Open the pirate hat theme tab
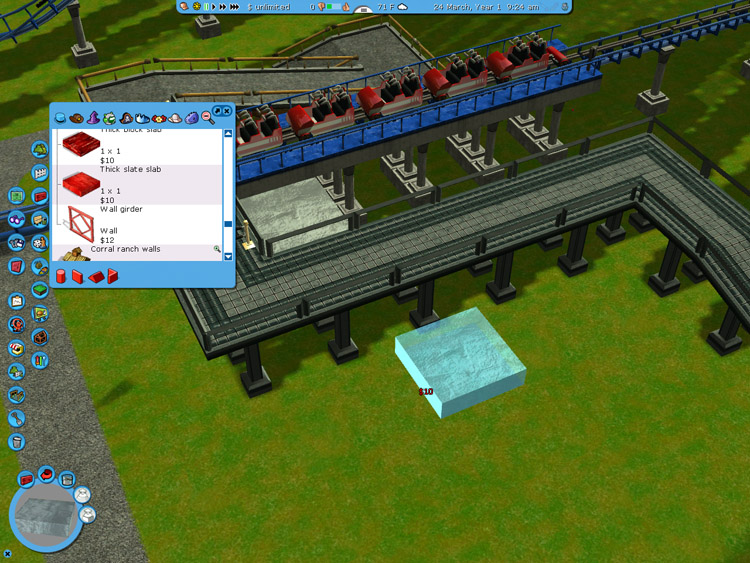750x563 pixels. point(126,118)
